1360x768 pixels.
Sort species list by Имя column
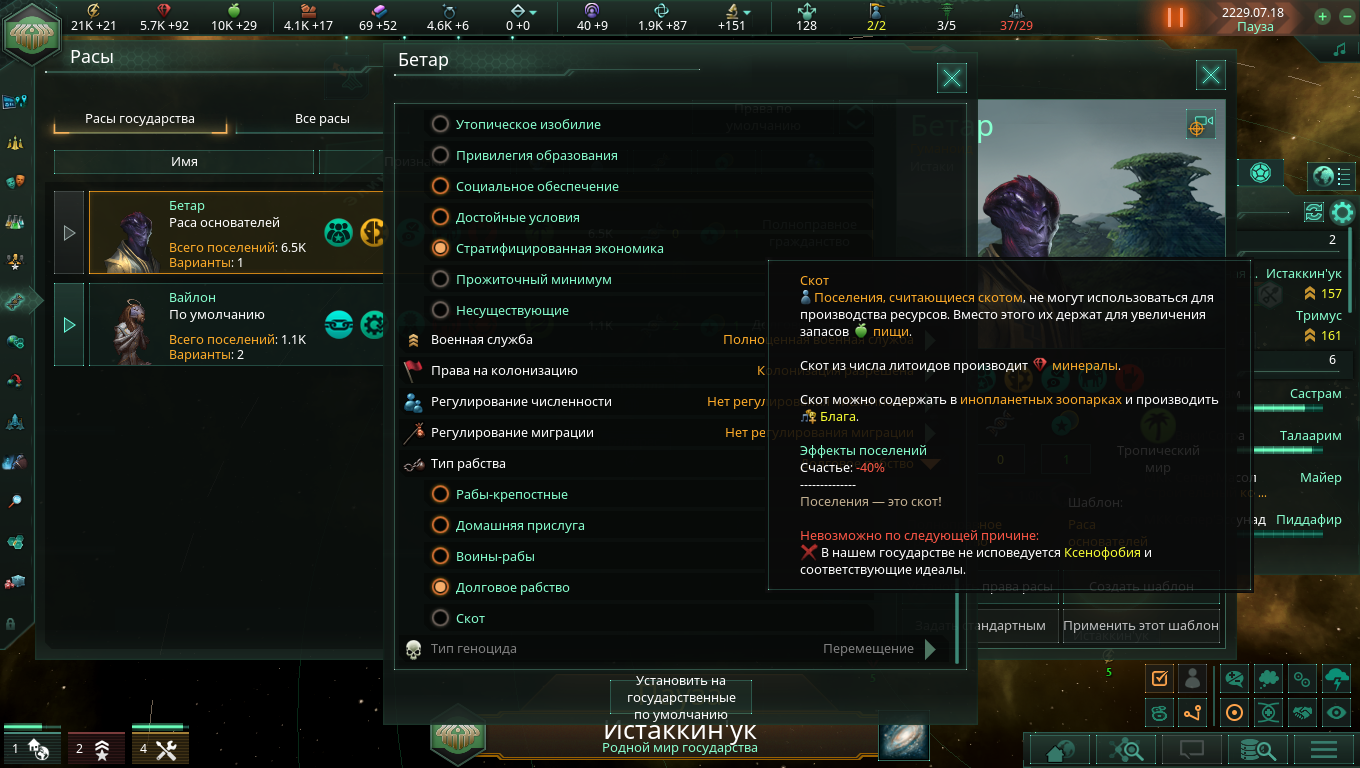point(184,162)
